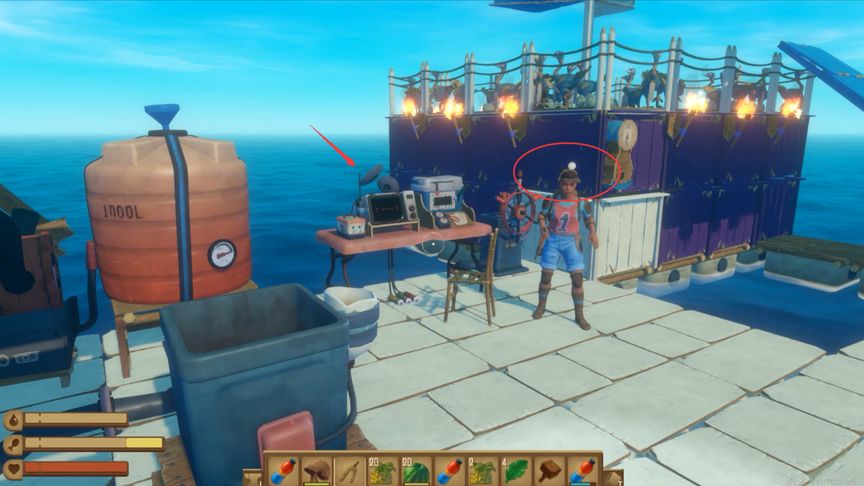The image size is (864, 486).
Task: Choose the watermelon stack in the hotbar
Action: point(416,471)
